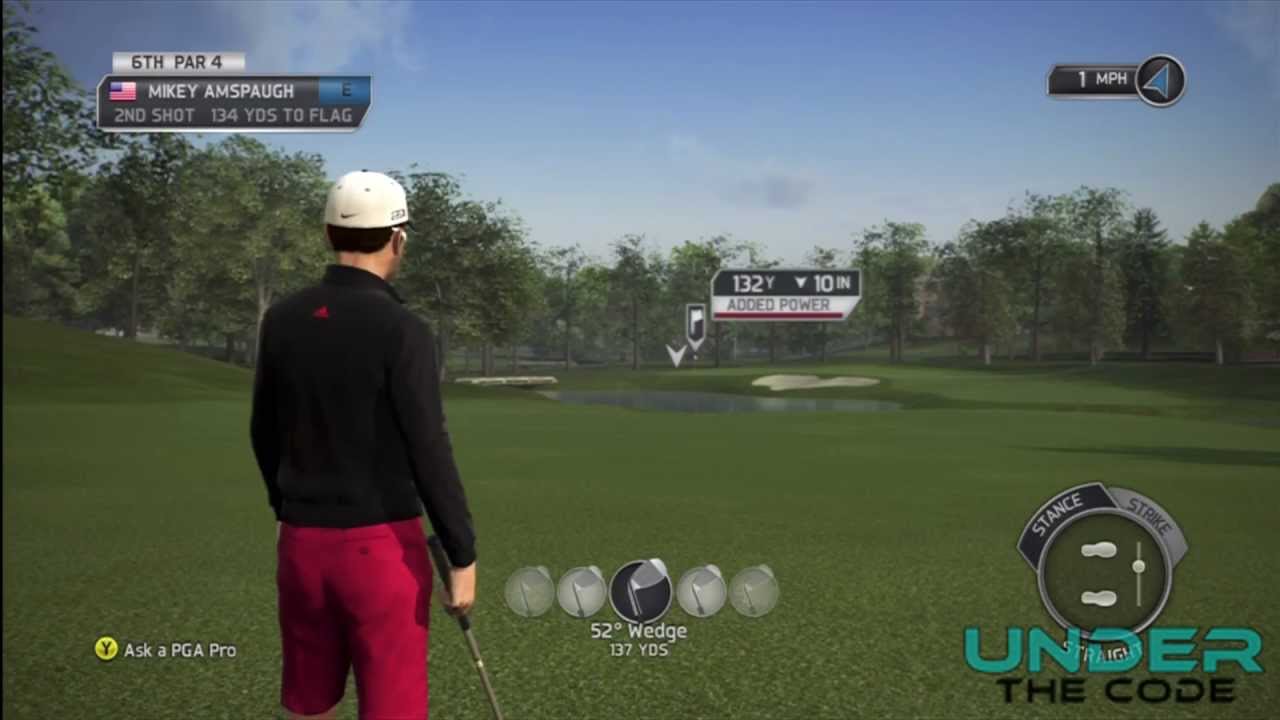The image size is (1280, 720).
Task: Select the 52° Wedge club icon
Action: (640, 592)
